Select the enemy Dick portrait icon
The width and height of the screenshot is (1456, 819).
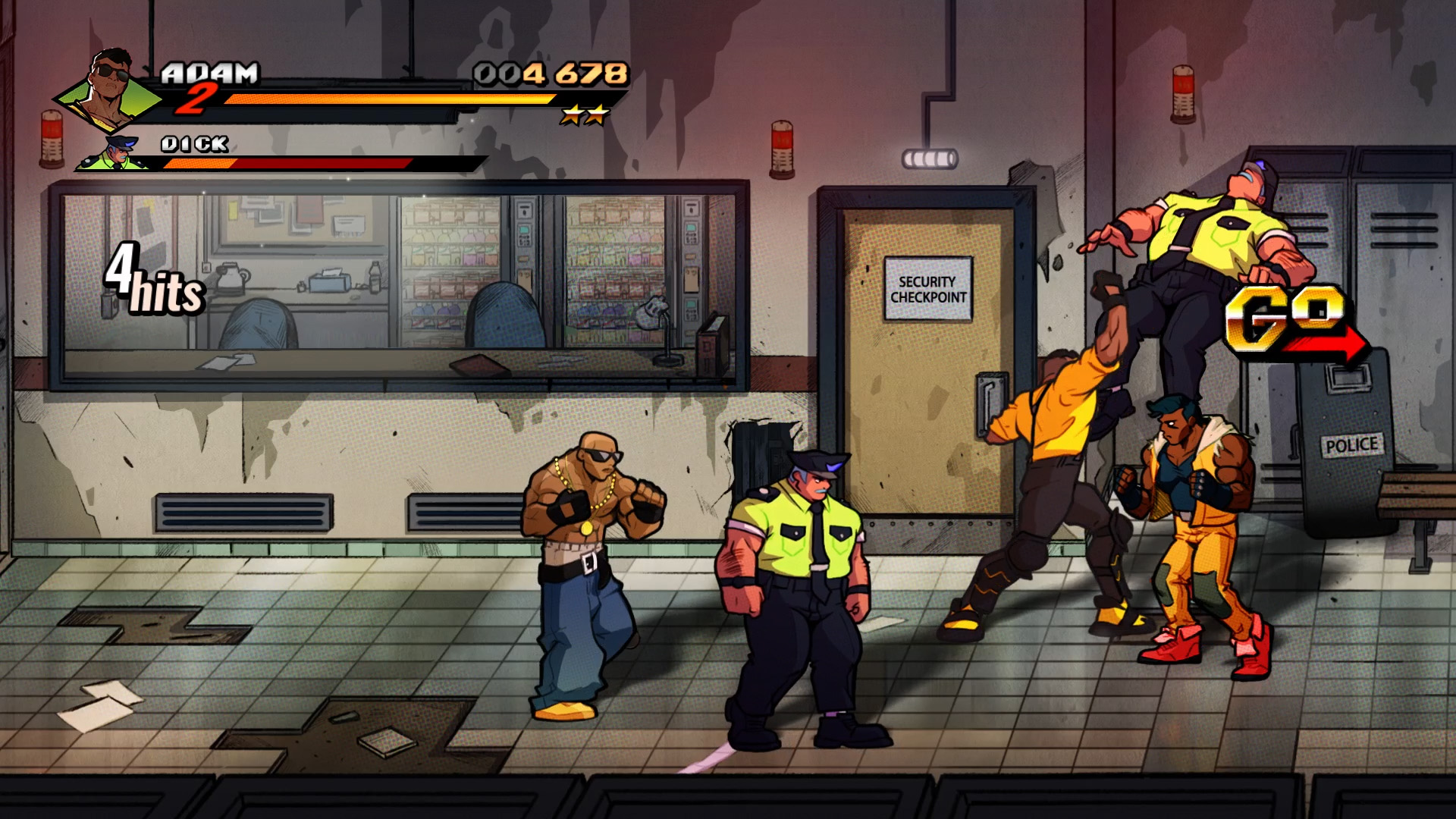115,154
